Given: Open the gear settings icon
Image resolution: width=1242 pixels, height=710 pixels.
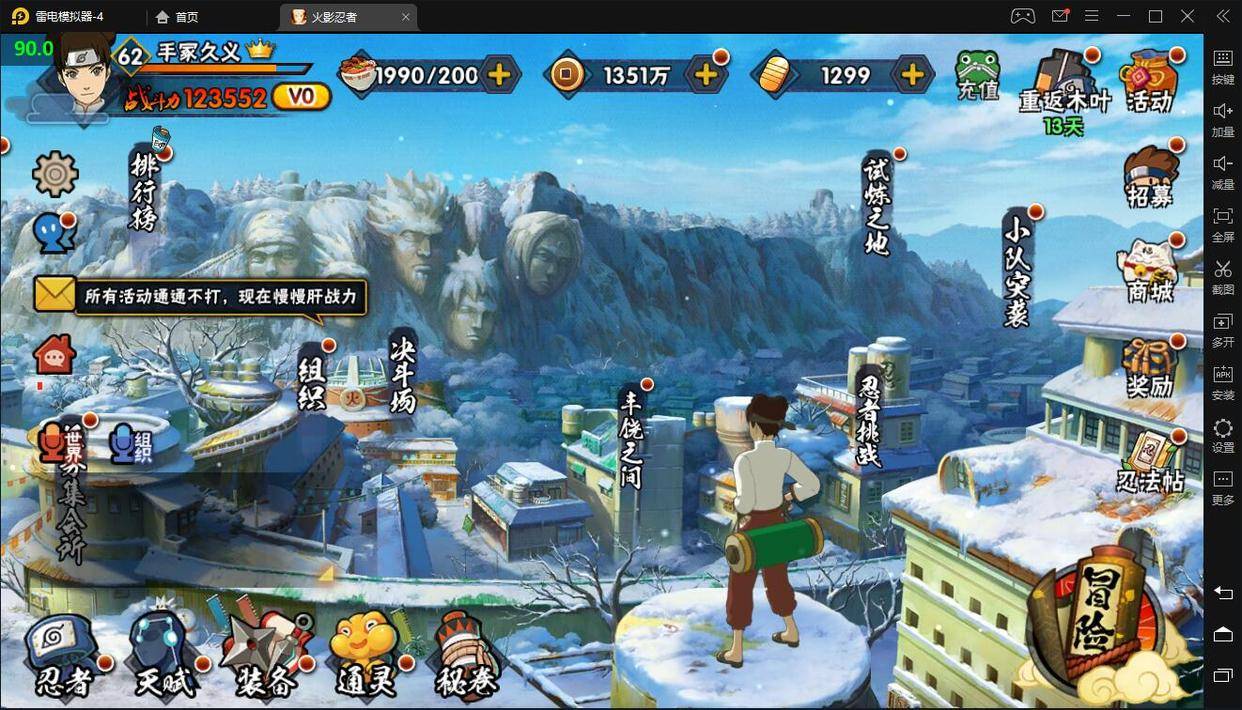Looking at the screenshot, I should coord(55,175).
